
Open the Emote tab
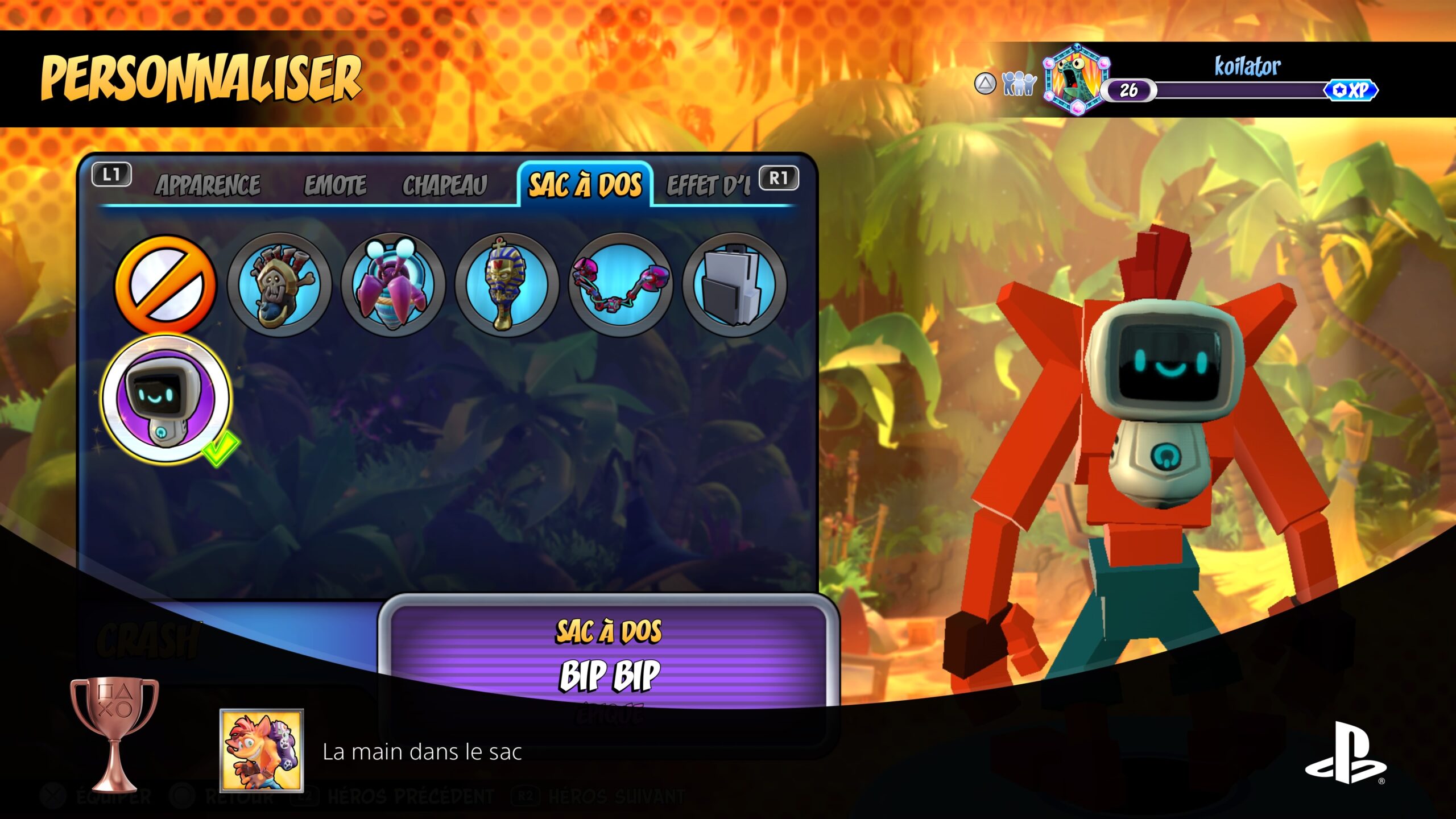click(335, 185)
